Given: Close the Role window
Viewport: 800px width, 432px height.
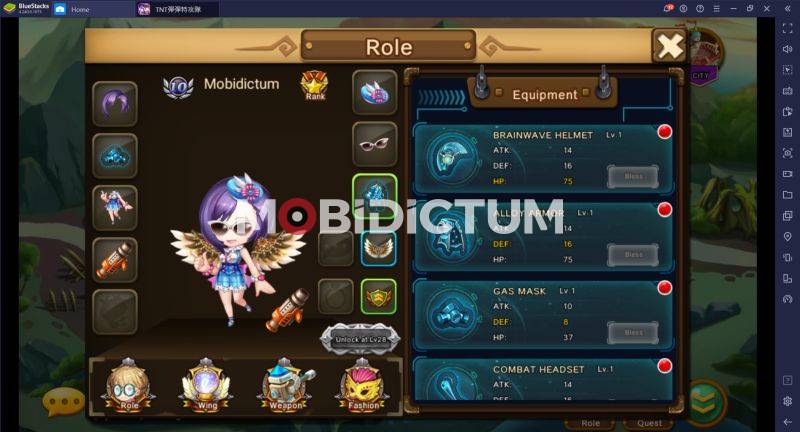Looking at the screenshot, I should point(670,45).
